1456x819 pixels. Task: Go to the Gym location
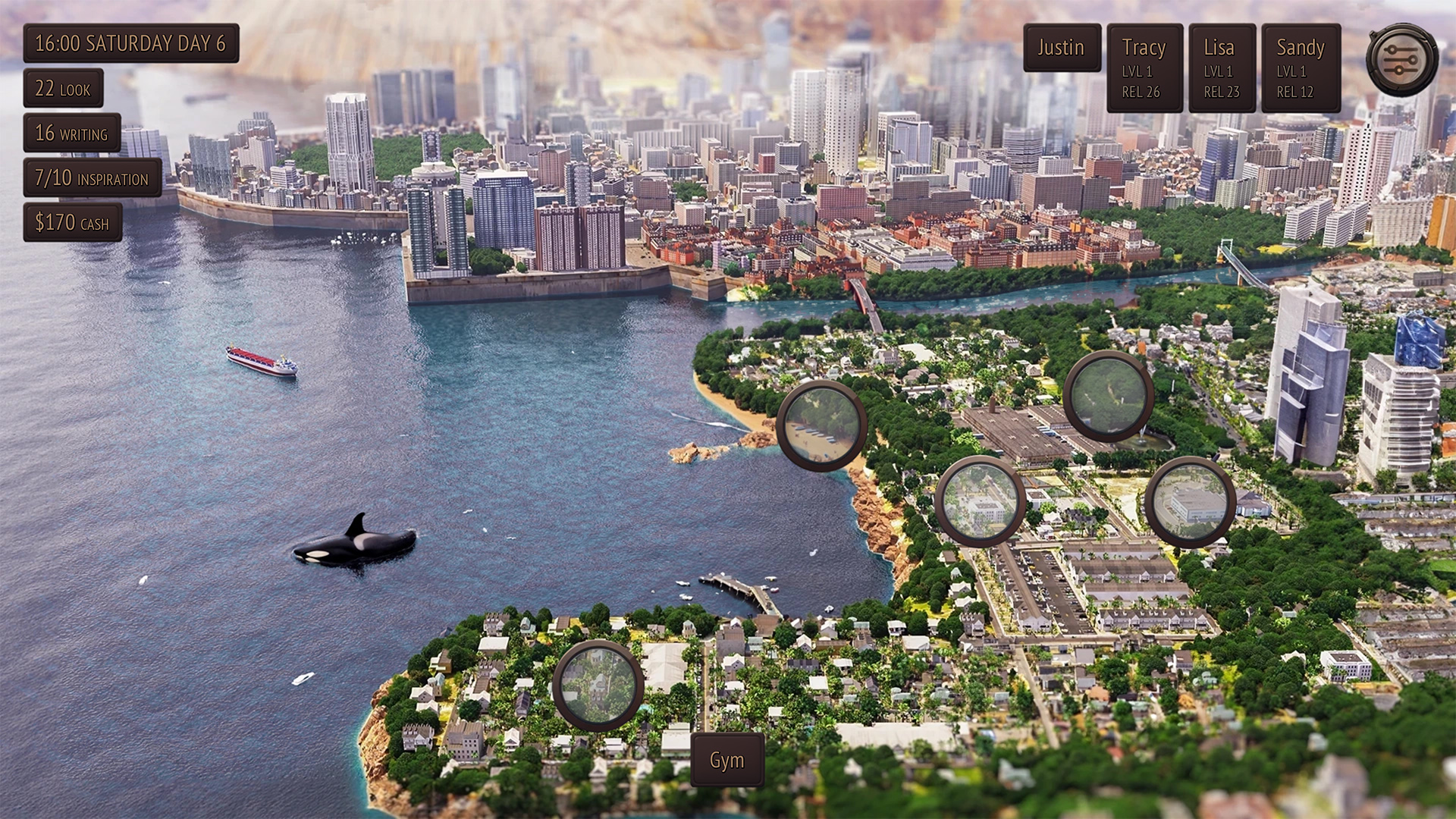click(726, 760)
